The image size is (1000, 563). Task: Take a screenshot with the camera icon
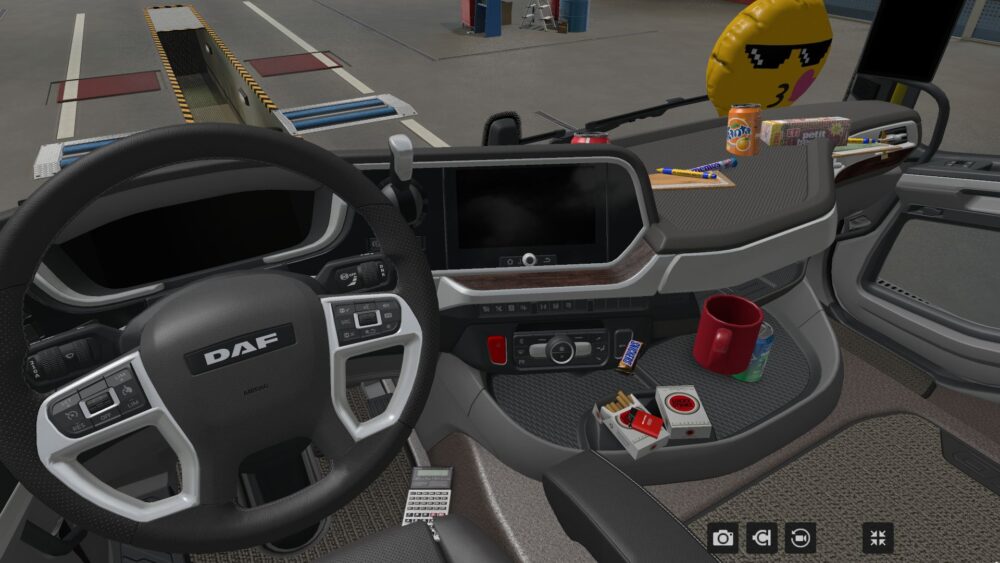point(723,538)
